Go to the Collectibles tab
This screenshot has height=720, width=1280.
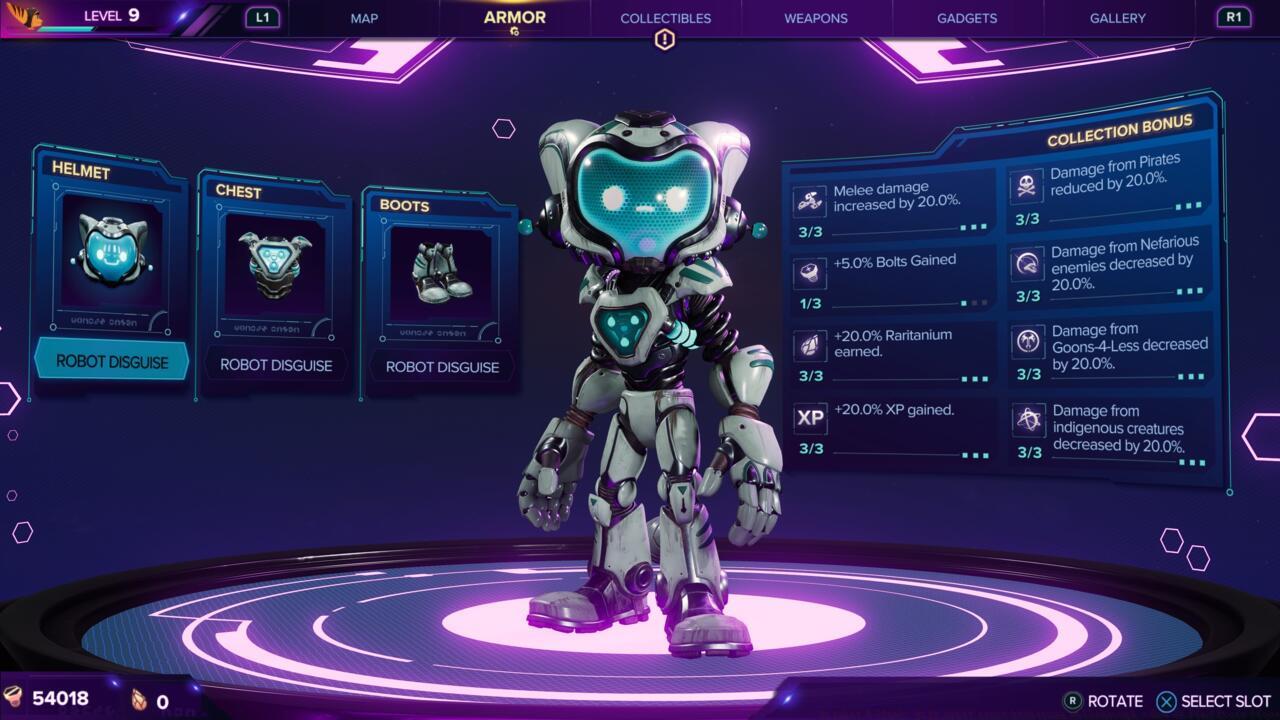point(665,18)
